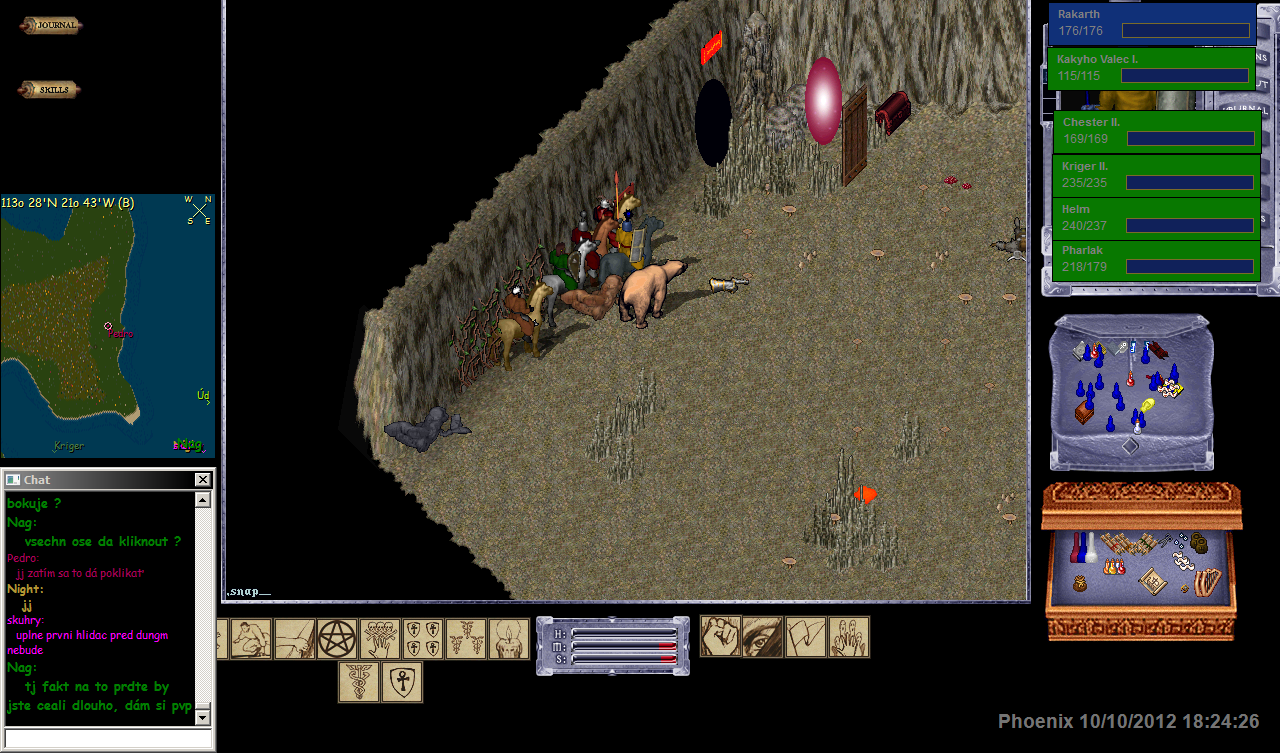Pick the harp in the wooden chest

pos(1210,581)
